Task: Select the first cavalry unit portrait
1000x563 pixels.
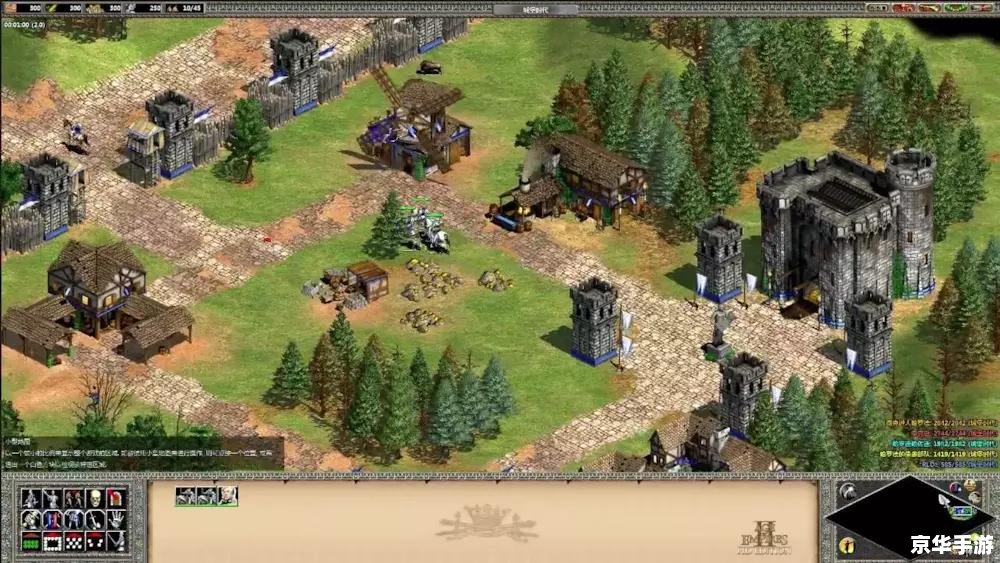Action: (186, 496)
